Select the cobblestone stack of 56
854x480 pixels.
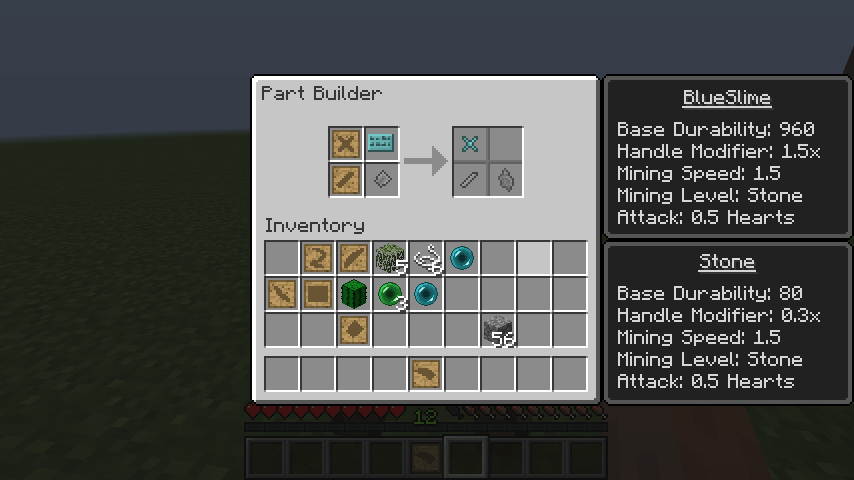pos(498,330)
